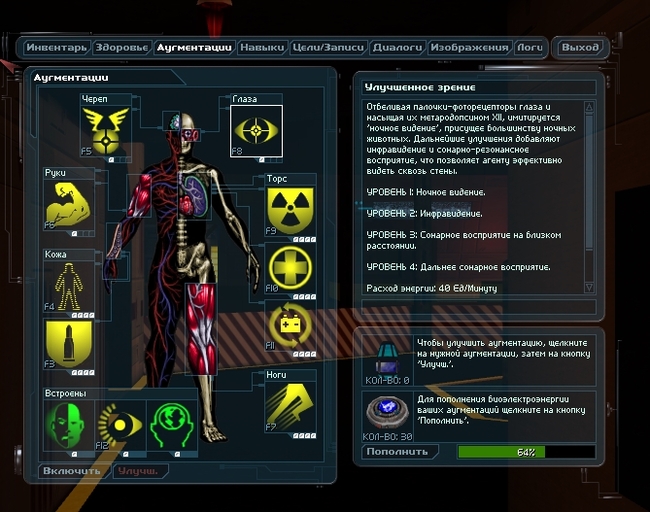Choose the battery recharge augmentation icon
The image size is (650, 512).
tap(290, 326)
